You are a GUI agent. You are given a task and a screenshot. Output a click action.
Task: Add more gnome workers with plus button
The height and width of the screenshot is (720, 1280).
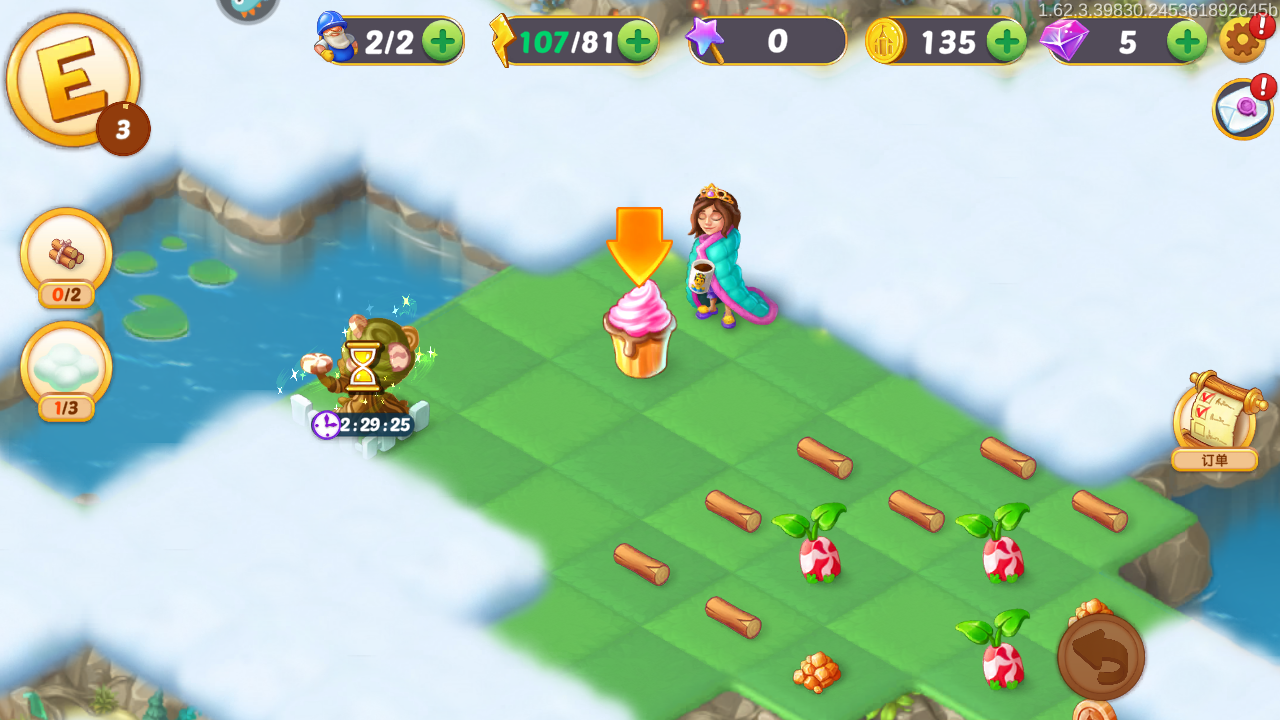(x=441, y=41)
